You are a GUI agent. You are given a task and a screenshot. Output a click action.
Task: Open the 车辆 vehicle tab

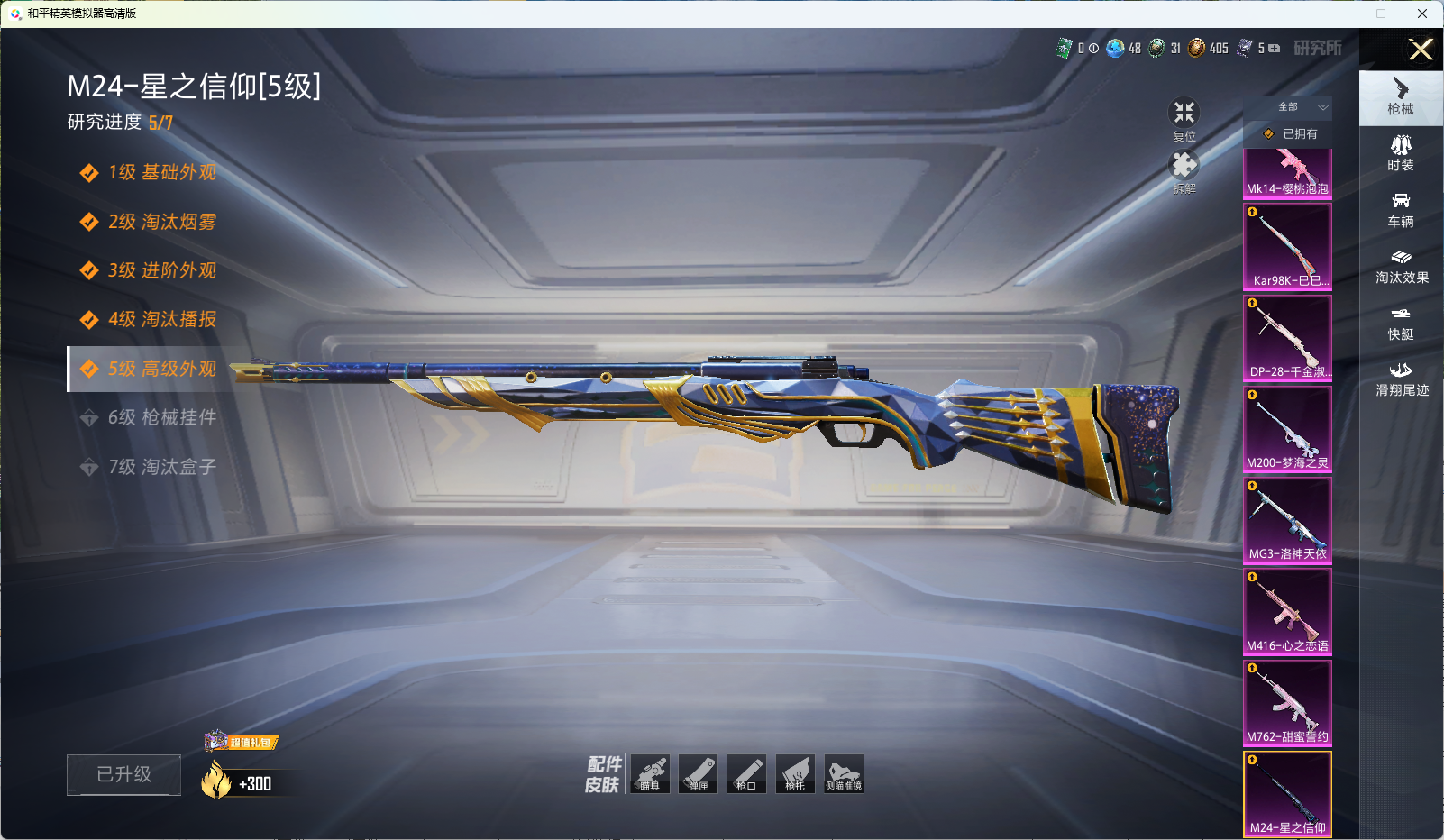click(1401, 209)
